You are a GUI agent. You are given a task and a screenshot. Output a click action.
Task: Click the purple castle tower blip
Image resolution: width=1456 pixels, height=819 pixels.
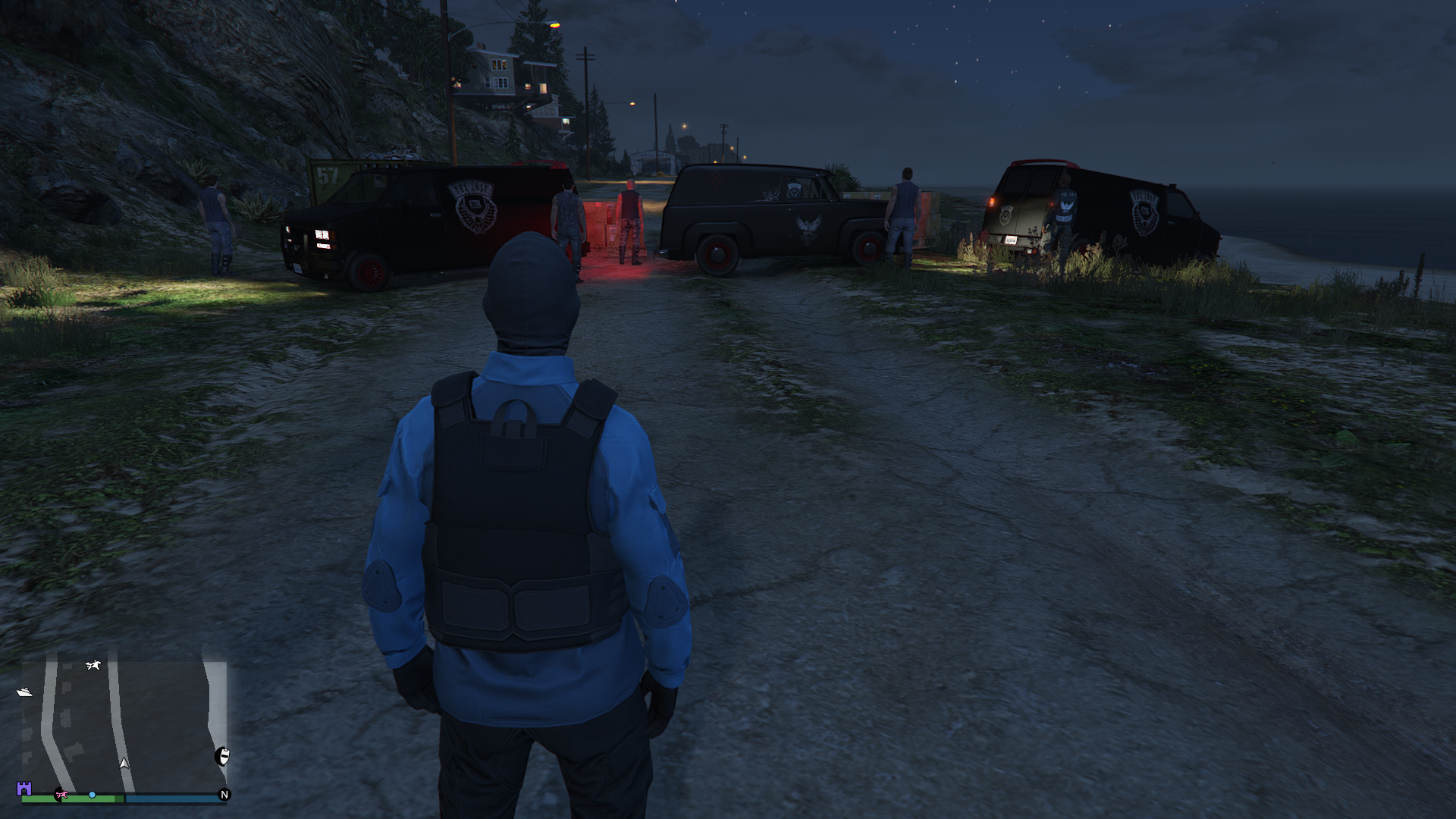pyautogui.click(x=24, y=789)
